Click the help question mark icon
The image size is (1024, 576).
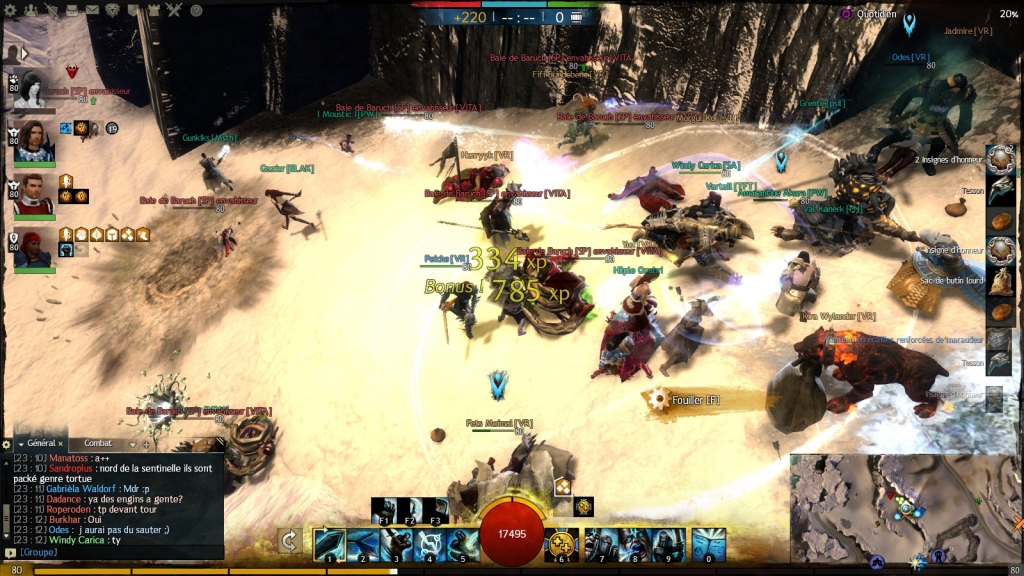click(196, 10)
